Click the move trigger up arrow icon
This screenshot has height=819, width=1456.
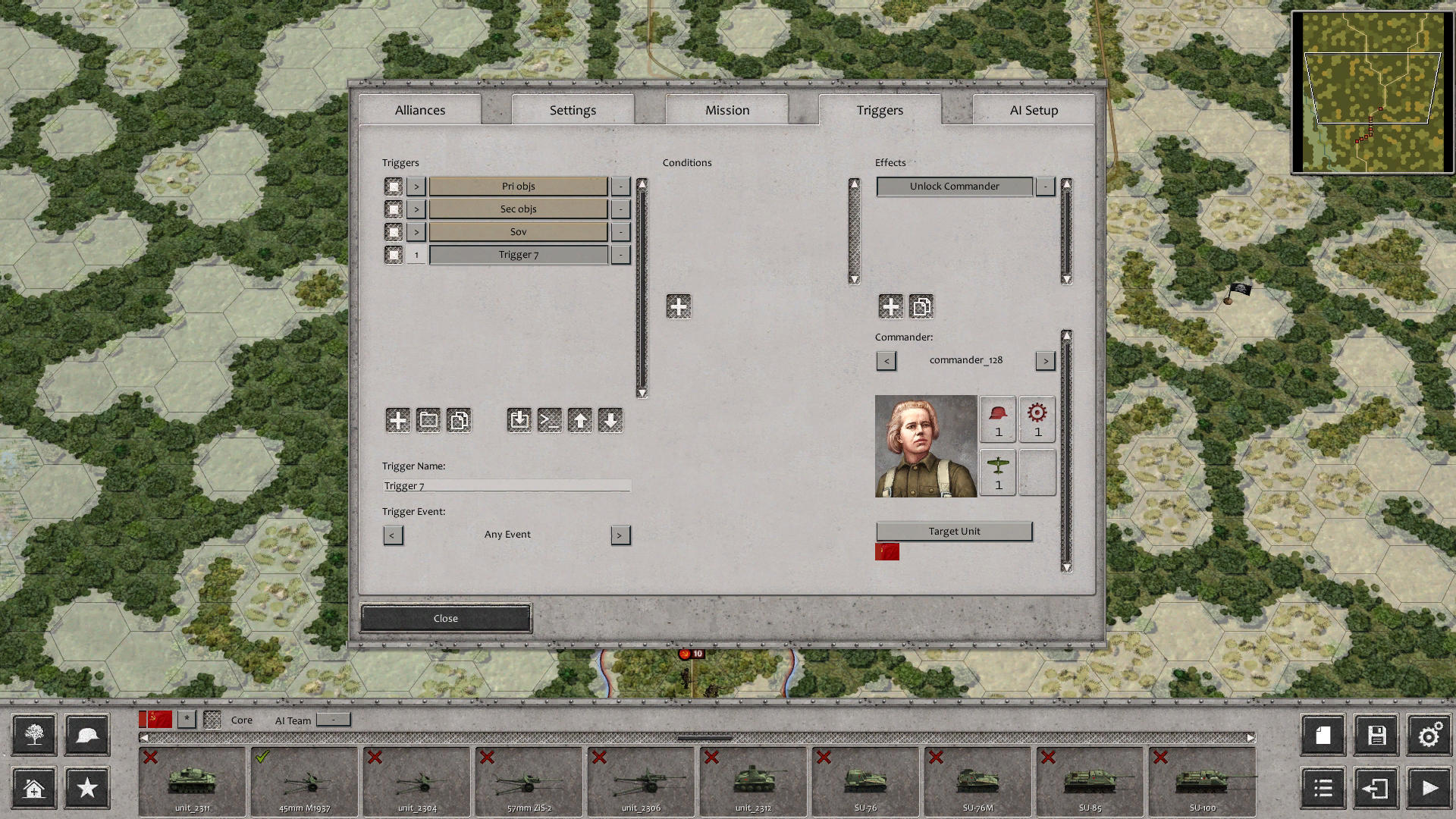pyautogui.click(x=580, y=420)
